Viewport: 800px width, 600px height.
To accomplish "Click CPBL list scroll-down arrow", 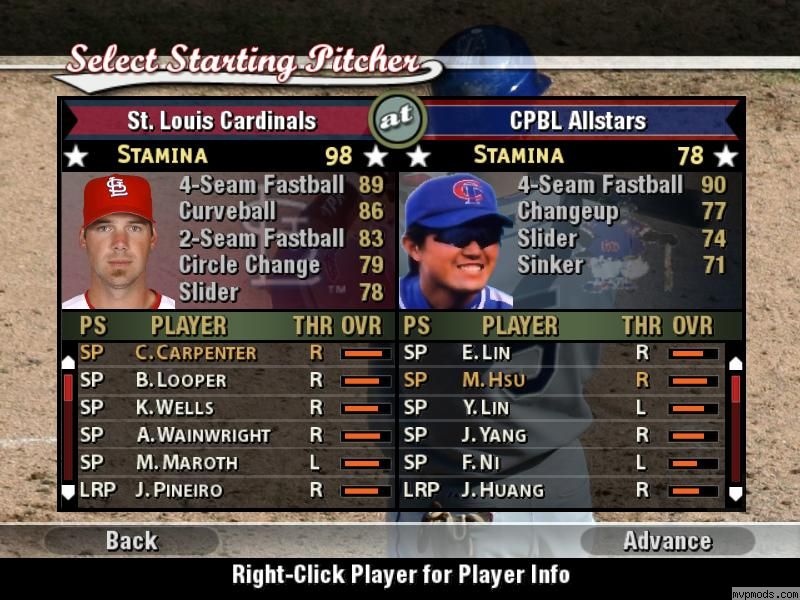I will point(736,492).
